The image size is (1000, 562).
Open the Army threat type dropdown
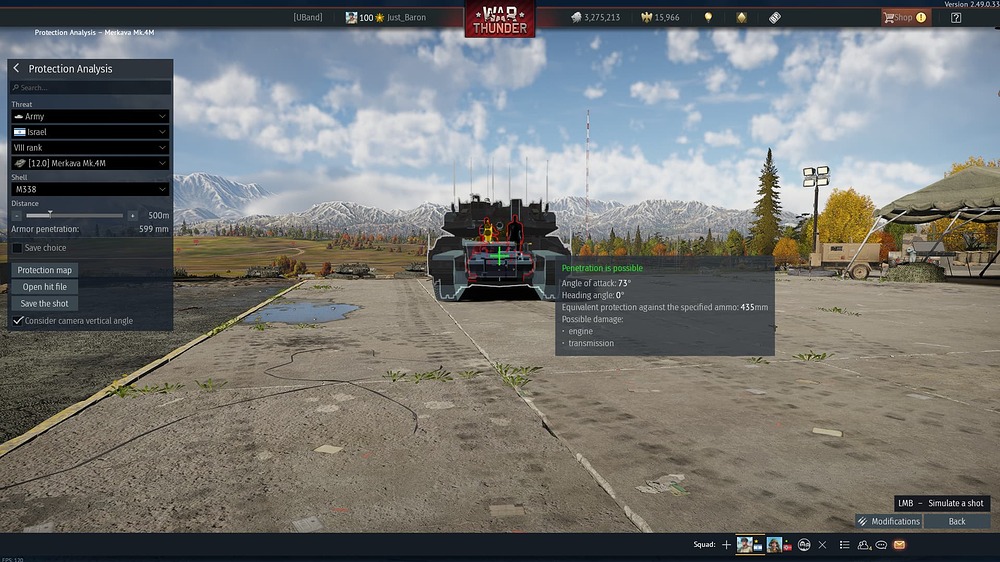coord(90,117)
